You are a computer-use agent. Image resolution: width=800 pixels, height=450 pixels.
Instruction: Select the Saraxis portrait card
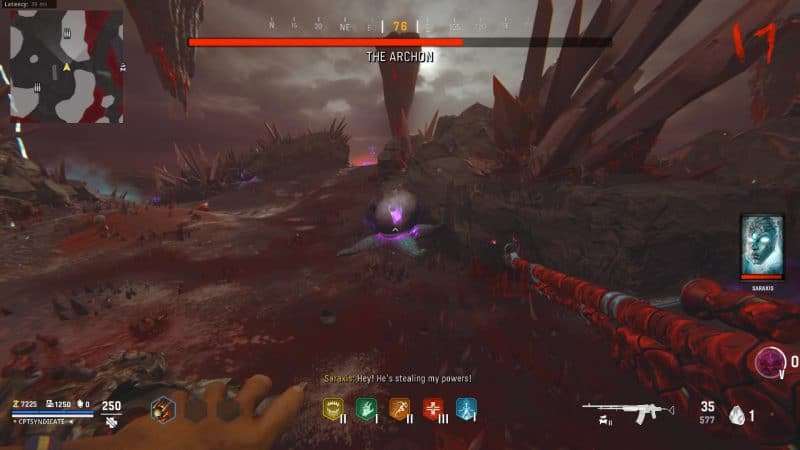(763, 247)
